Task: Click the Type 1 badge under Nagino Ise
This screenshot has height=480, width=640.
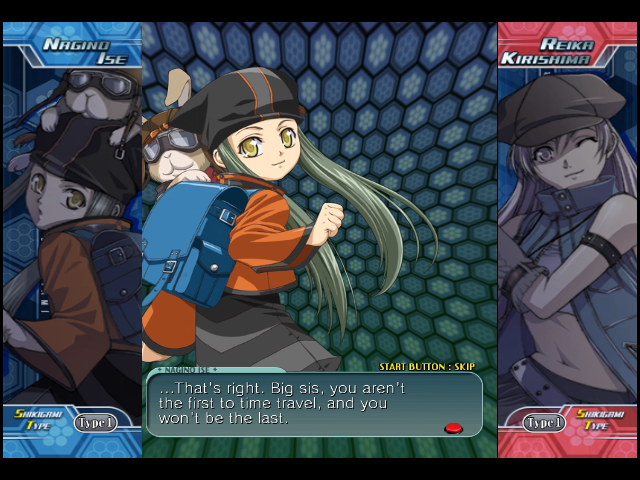Action: 95,423
